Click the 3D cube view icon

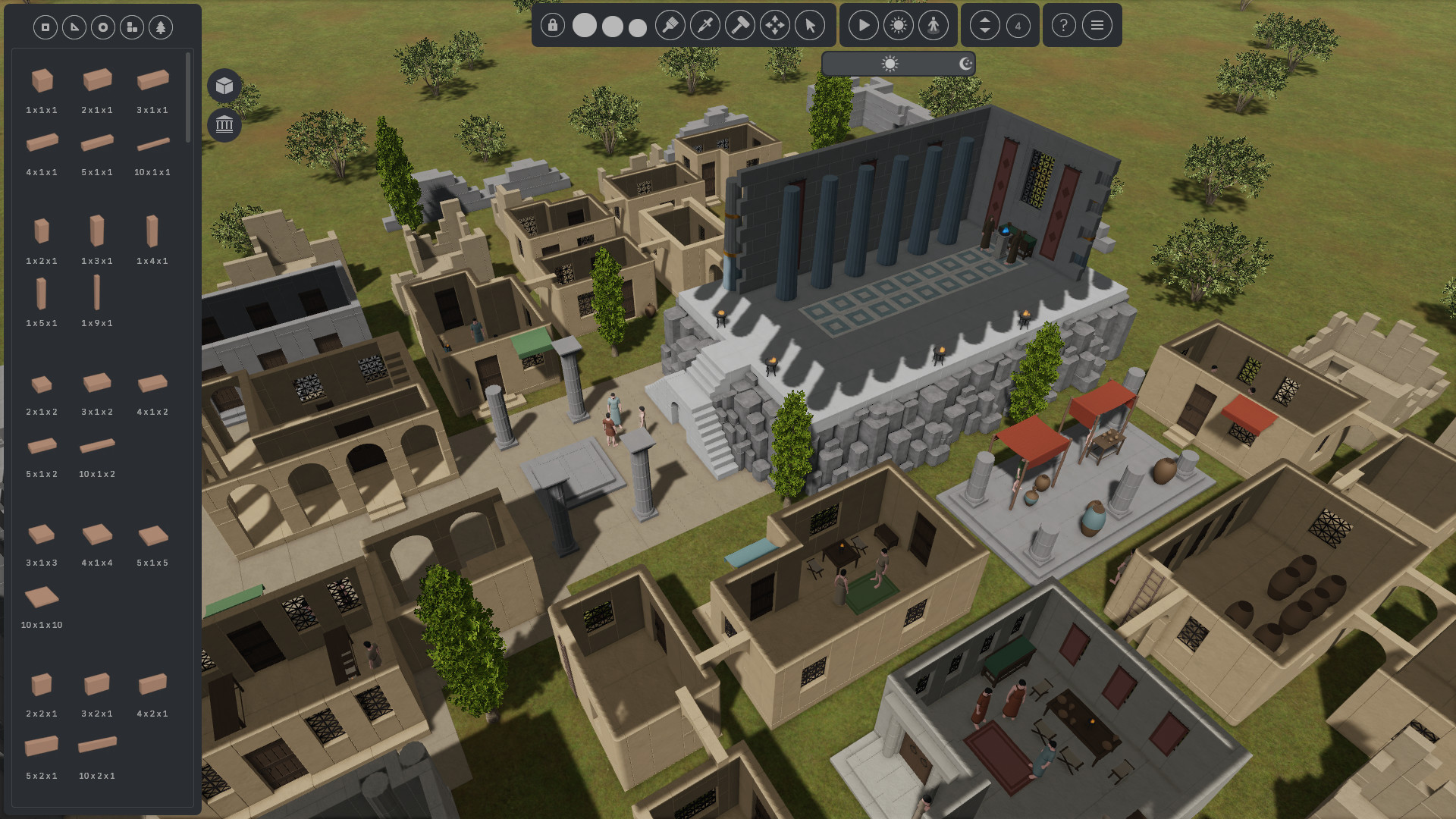pyautogui.click(x=224, y=86)
